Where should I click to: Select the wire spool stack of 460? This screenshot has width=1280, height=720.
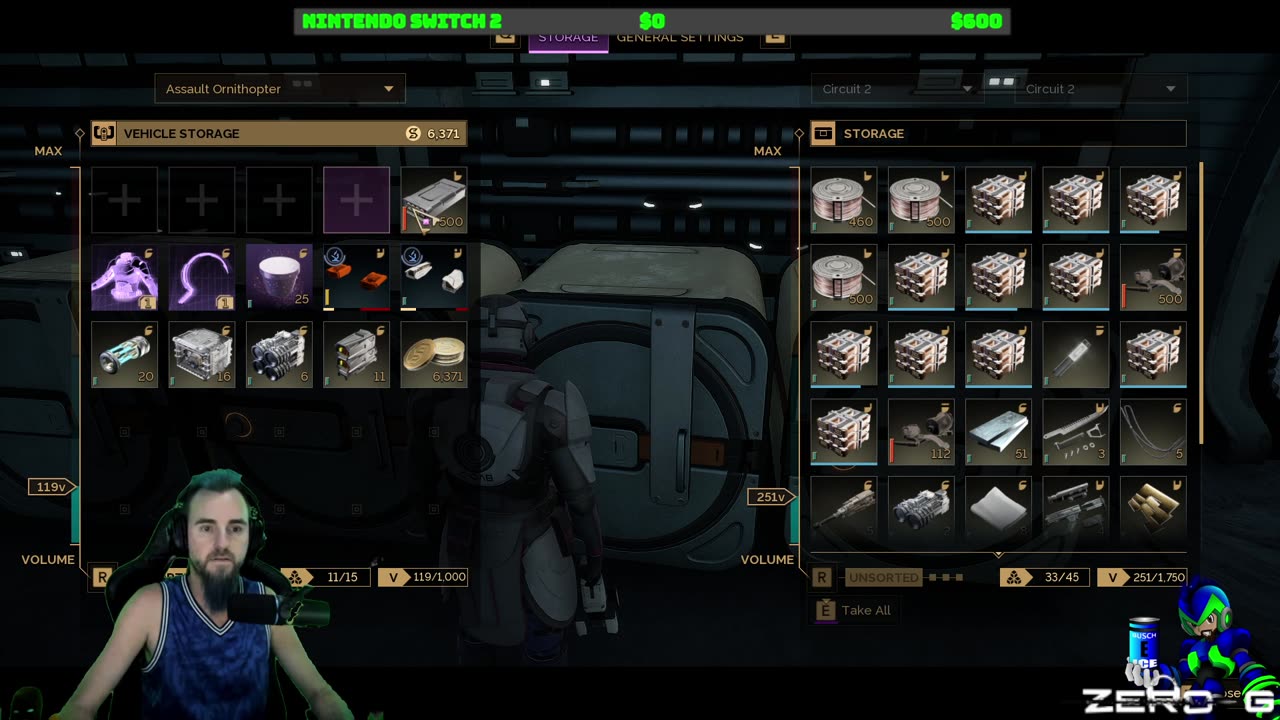pyautogui.click(x=844, y=200)
